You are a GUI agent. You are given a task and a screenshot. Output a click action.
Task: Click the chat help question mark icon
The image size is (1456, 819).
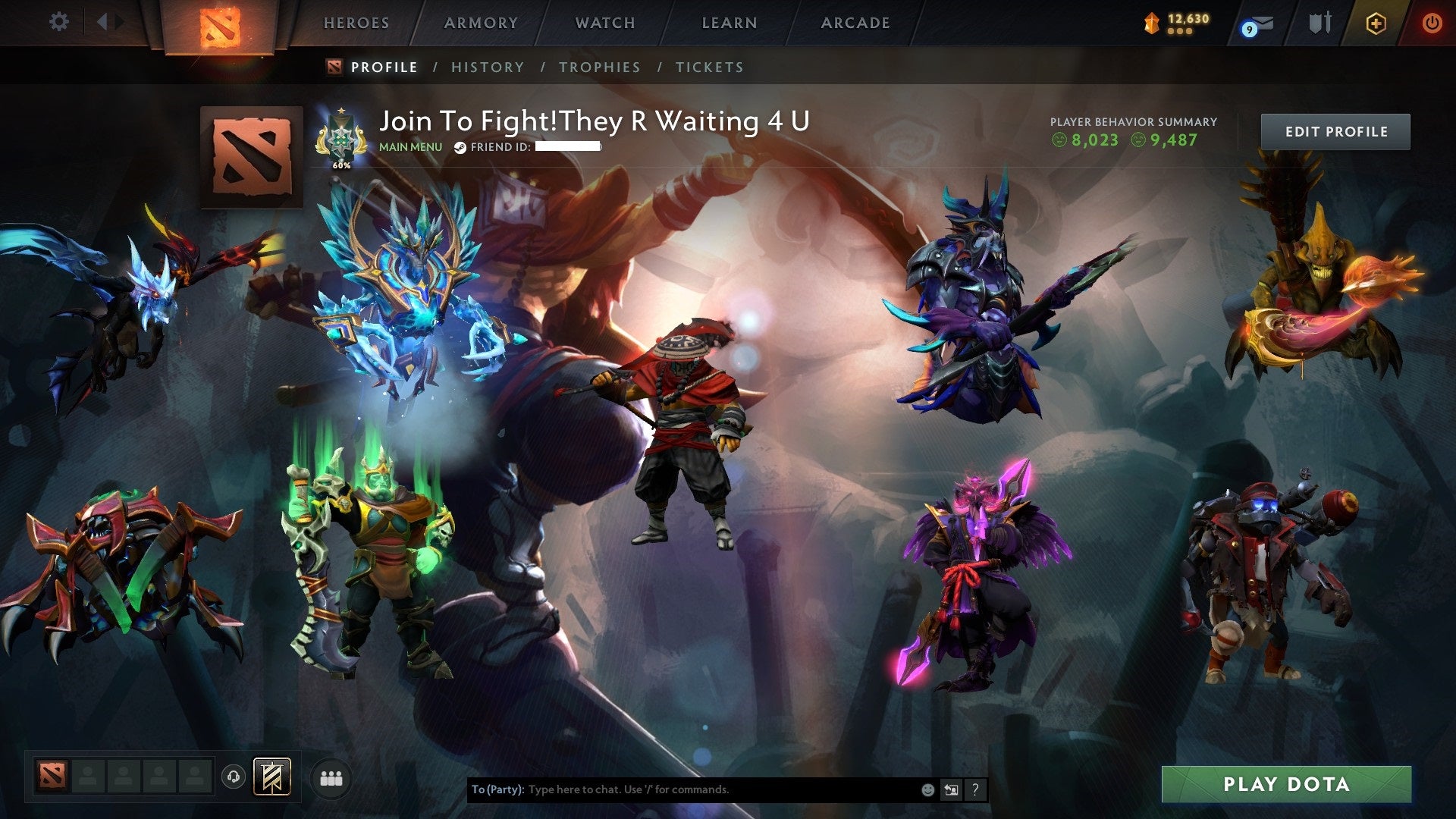[x=975, y=789]
